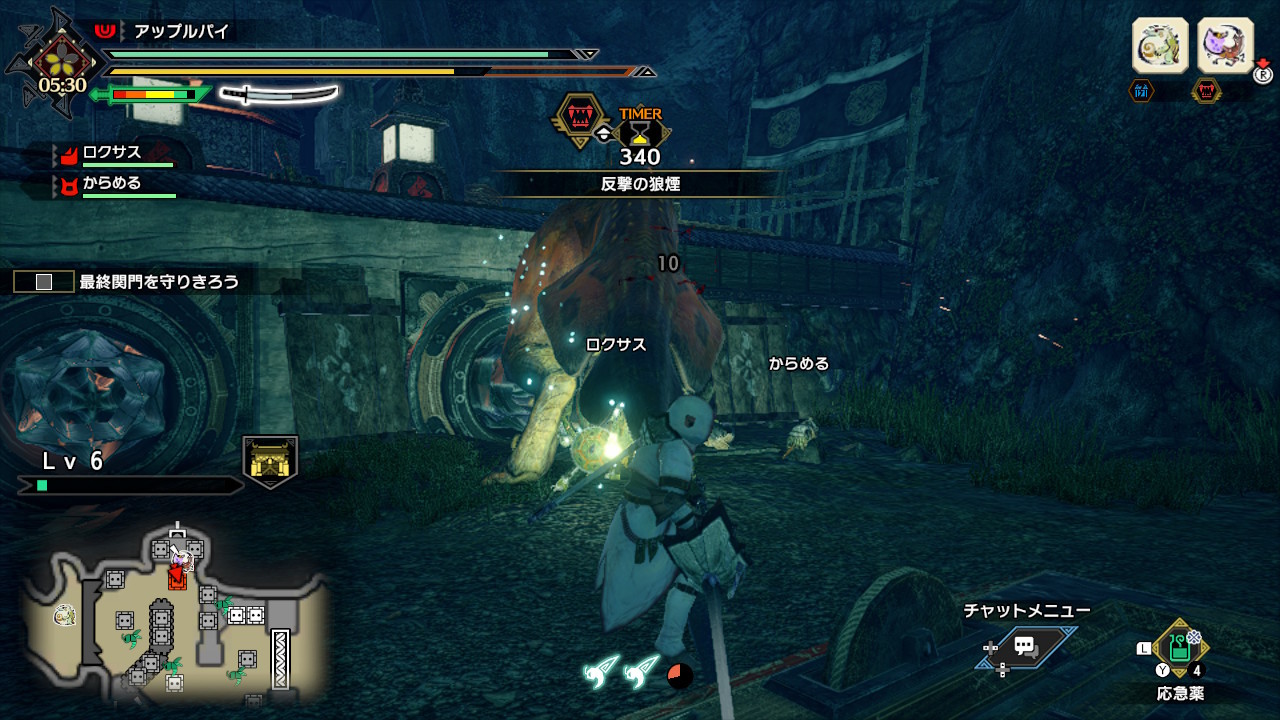Image resolution: width=1280 pixels, height=720 pixels.
Task: Select the 反撃の狼煙 banner
Action: click(x=640, y=184)
